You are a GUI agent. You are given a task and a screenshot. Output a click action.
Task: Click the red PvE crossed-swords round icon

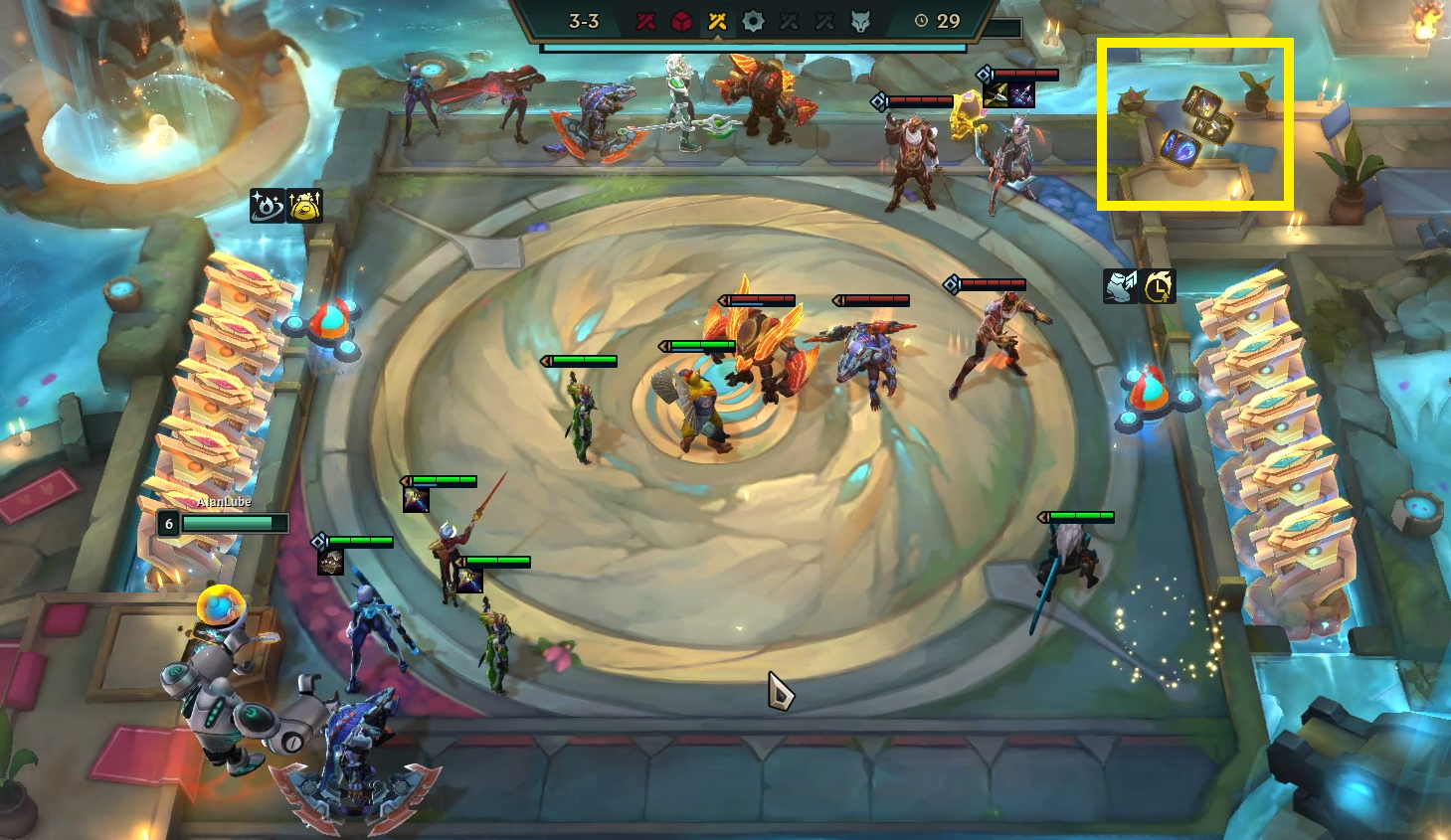(x=646, y=21)
